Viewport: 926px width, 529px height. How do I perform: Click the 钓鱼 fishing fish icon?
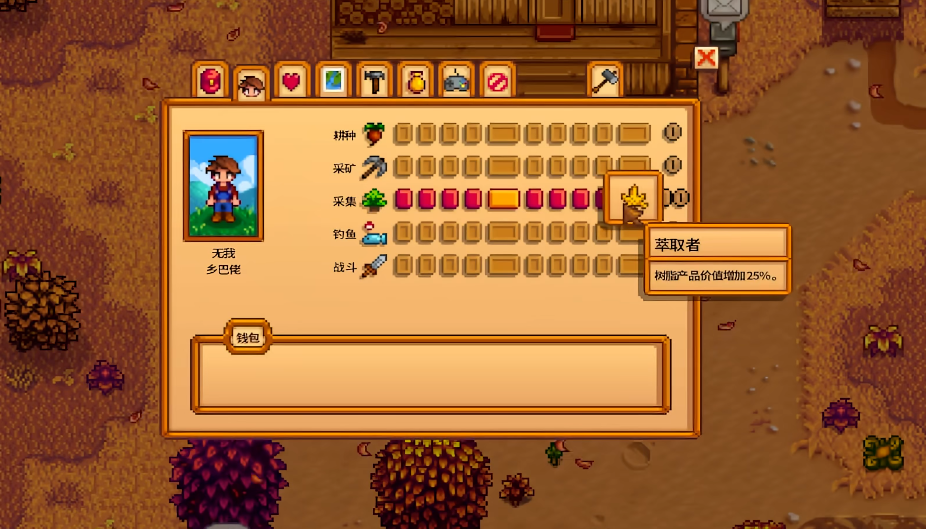tap(374, 234)
